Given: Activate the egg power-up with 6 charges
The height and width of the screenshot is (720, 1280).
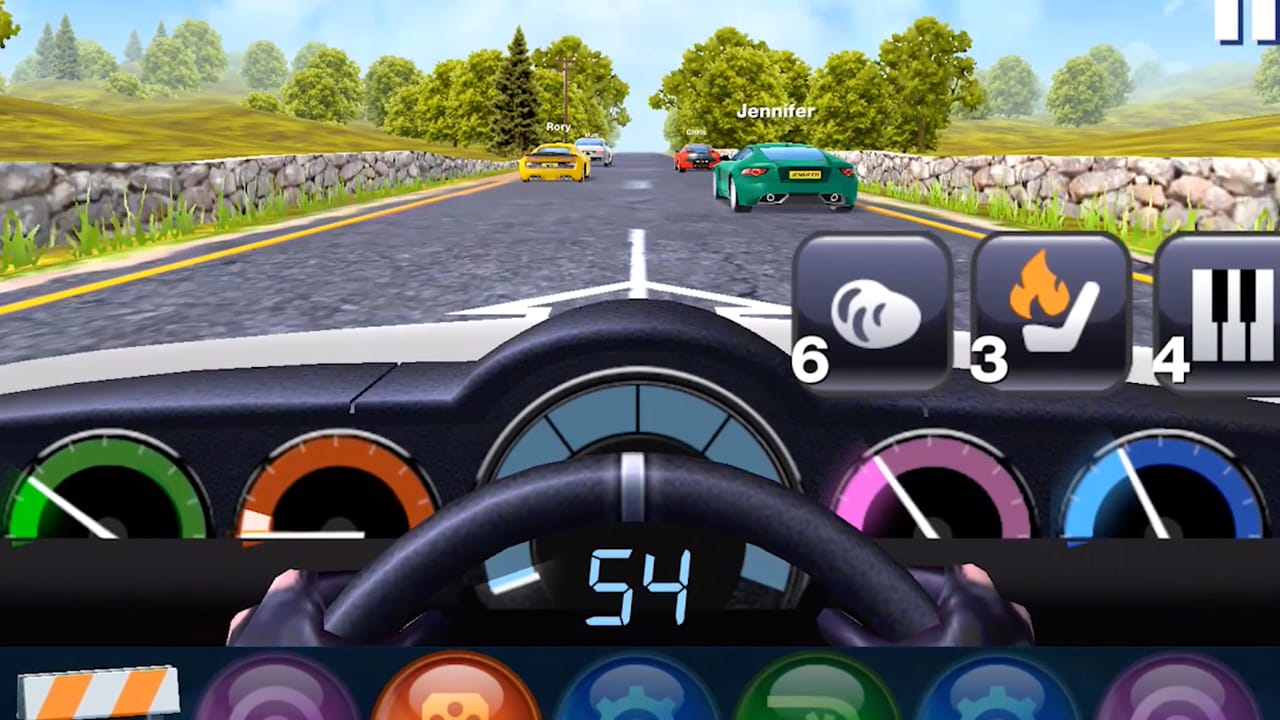Looking at the screenshot, I should coord(868,310).
